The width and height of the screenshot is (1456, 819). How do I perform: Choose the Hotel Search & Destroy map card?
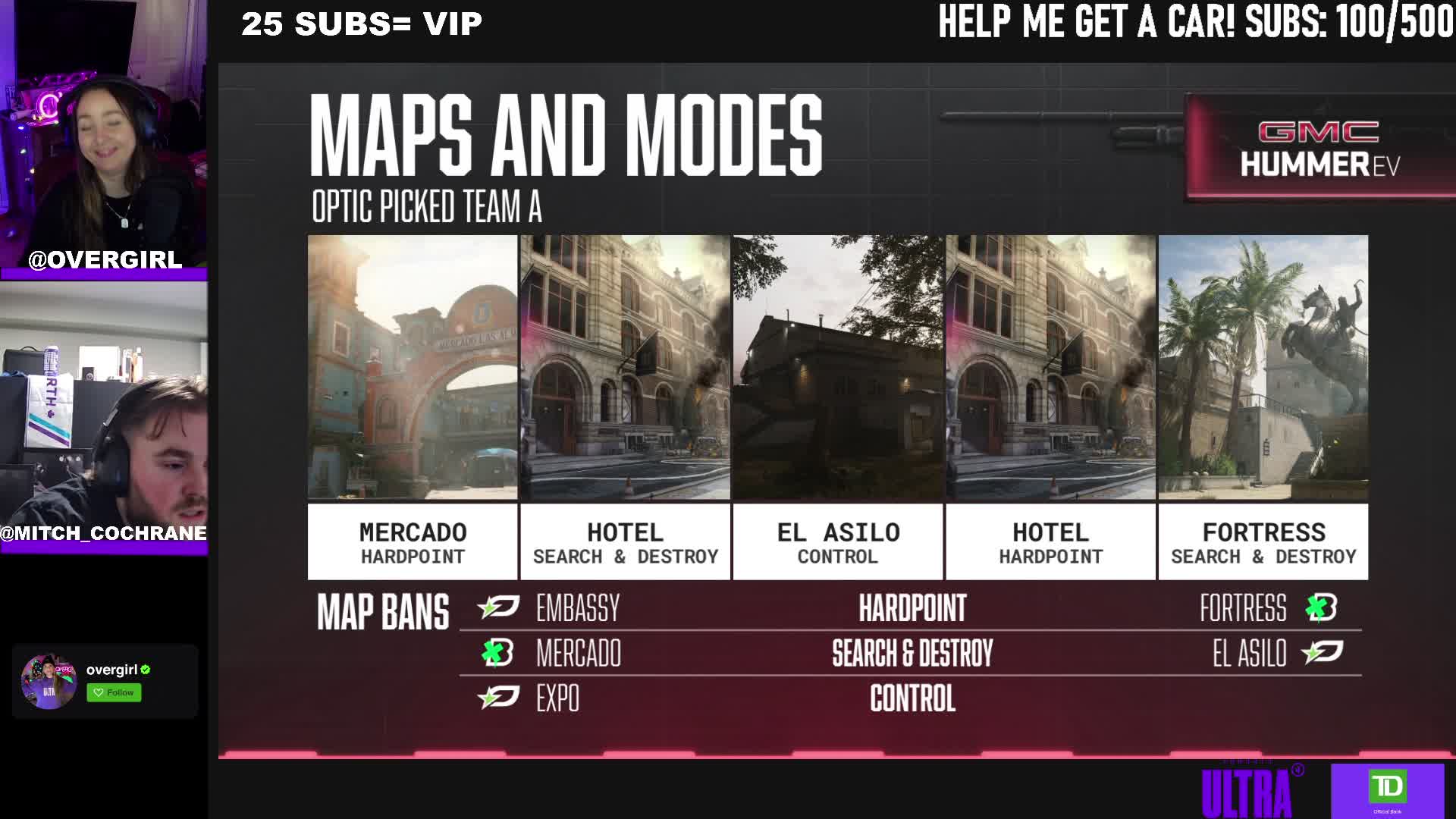point(625,407)
